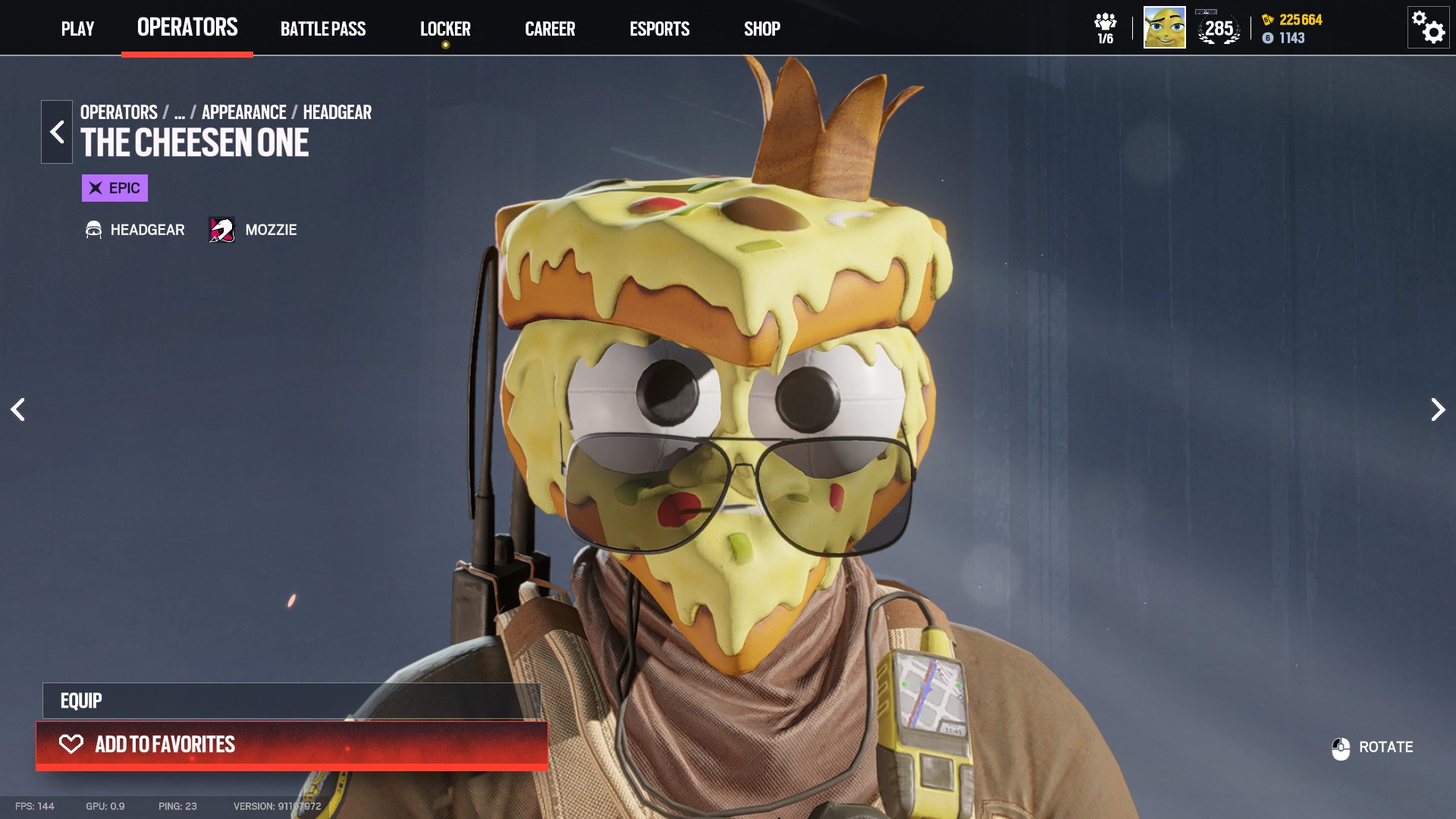Image resolution: width=1456 pixels, height=819 pixels.
Task: Click the headgear helmet icon
Action: click(93, 229)
